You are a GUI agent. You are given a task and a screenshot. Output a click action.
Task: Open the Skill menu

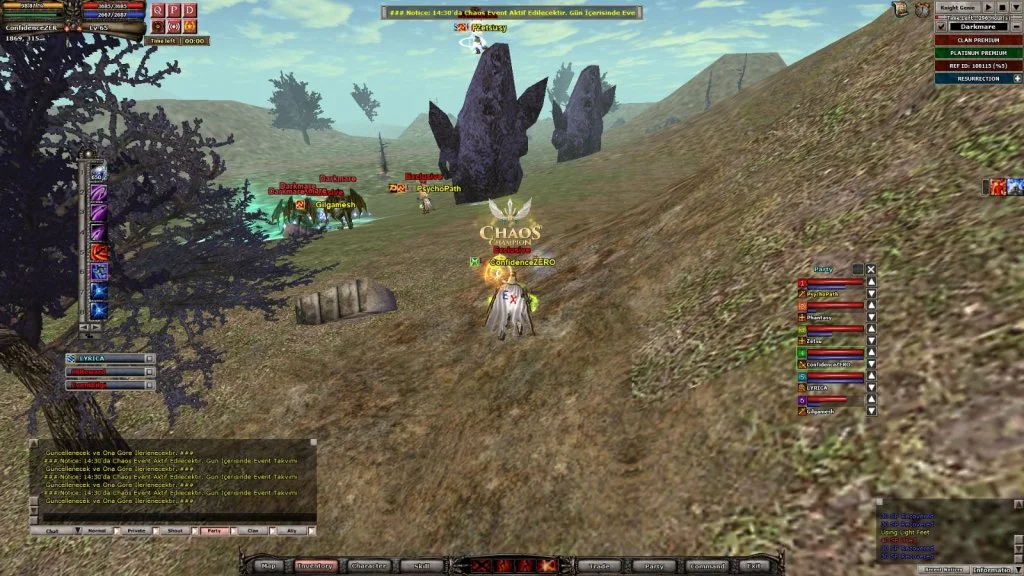[422, 566]
